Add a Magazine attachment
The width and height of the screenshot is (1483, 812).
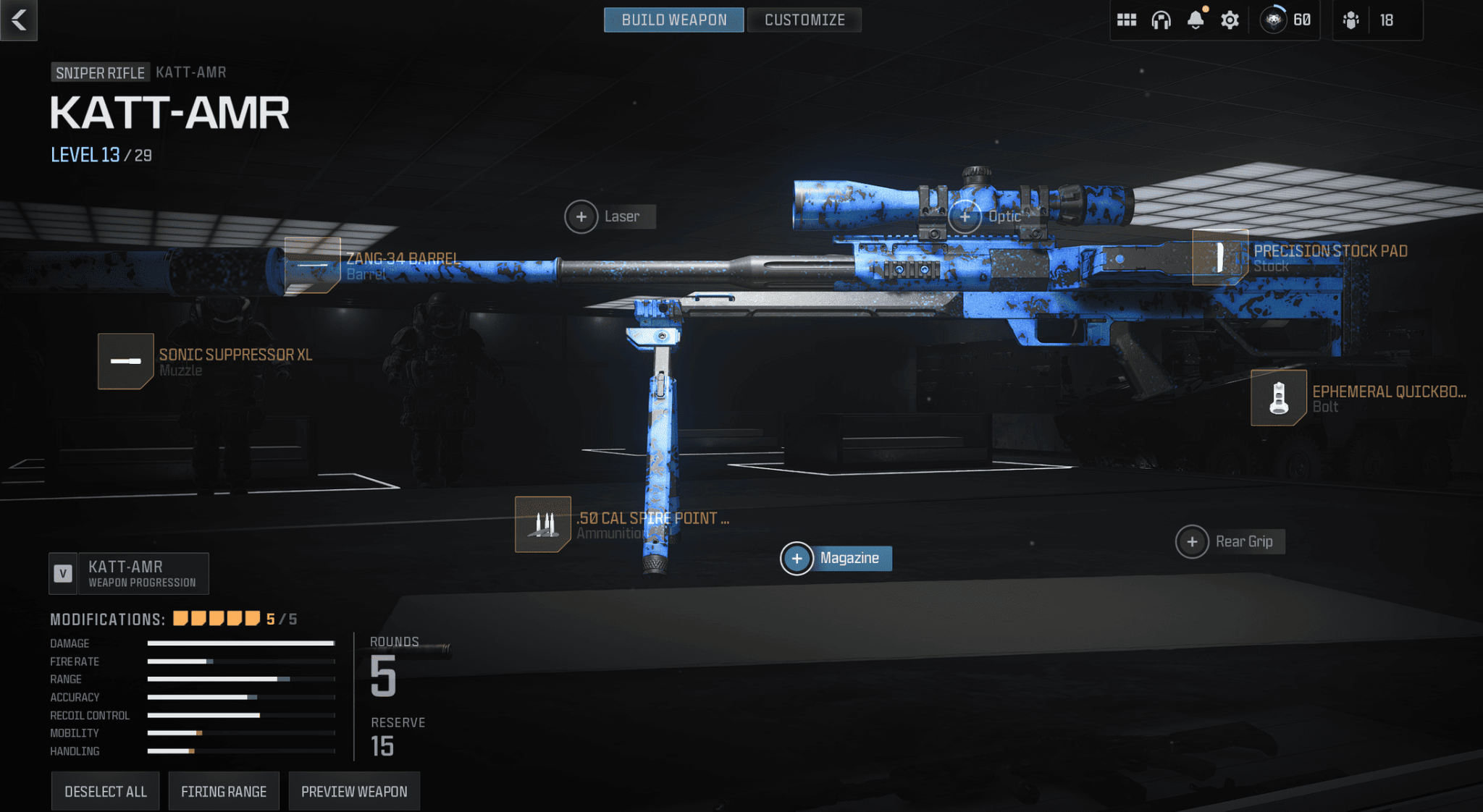coord(797,559)
